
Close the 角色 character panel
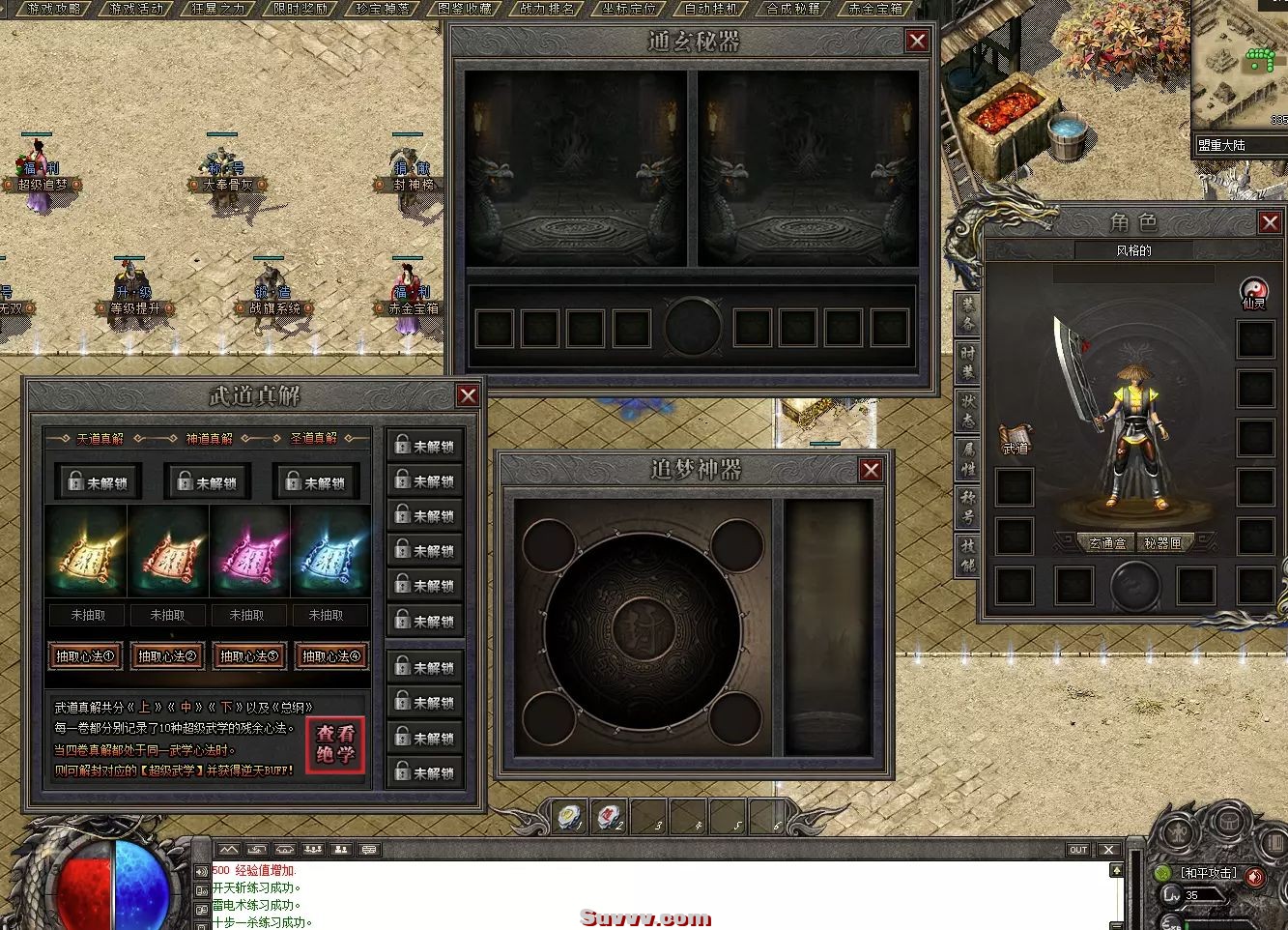click(x=1270, y=222)
